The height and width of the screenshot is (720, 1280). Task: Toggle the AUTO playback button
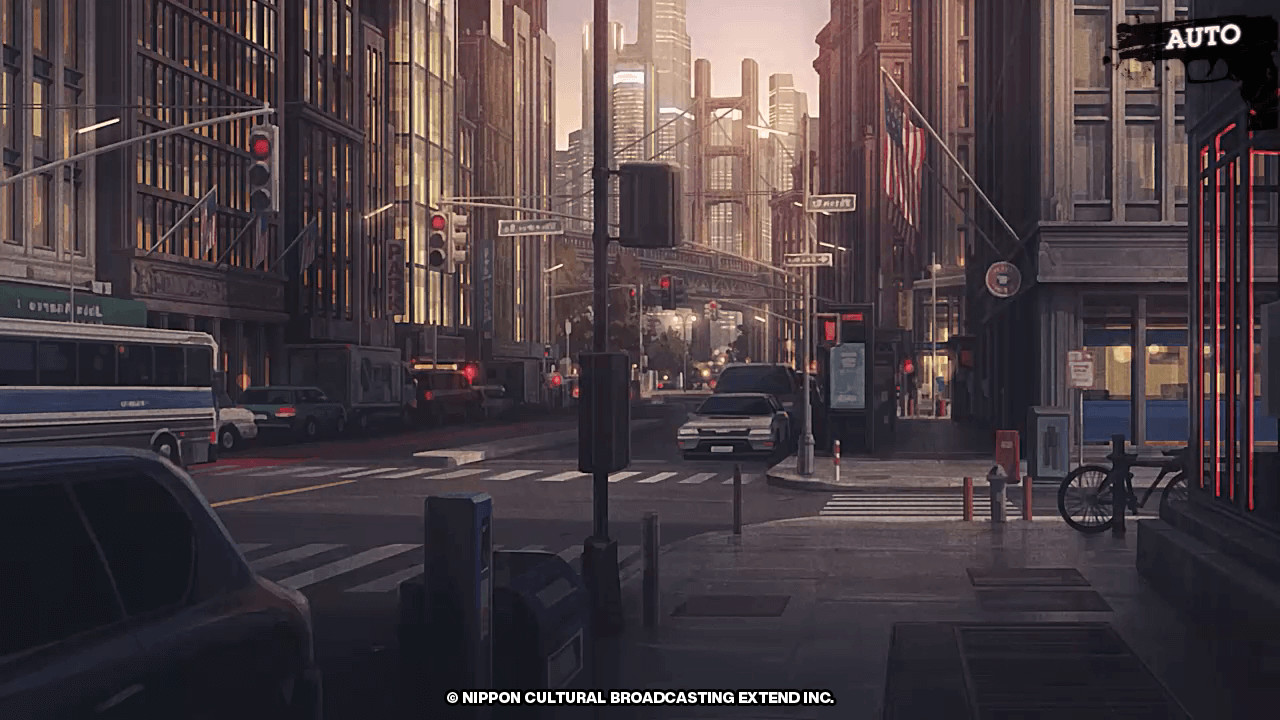1201,38
